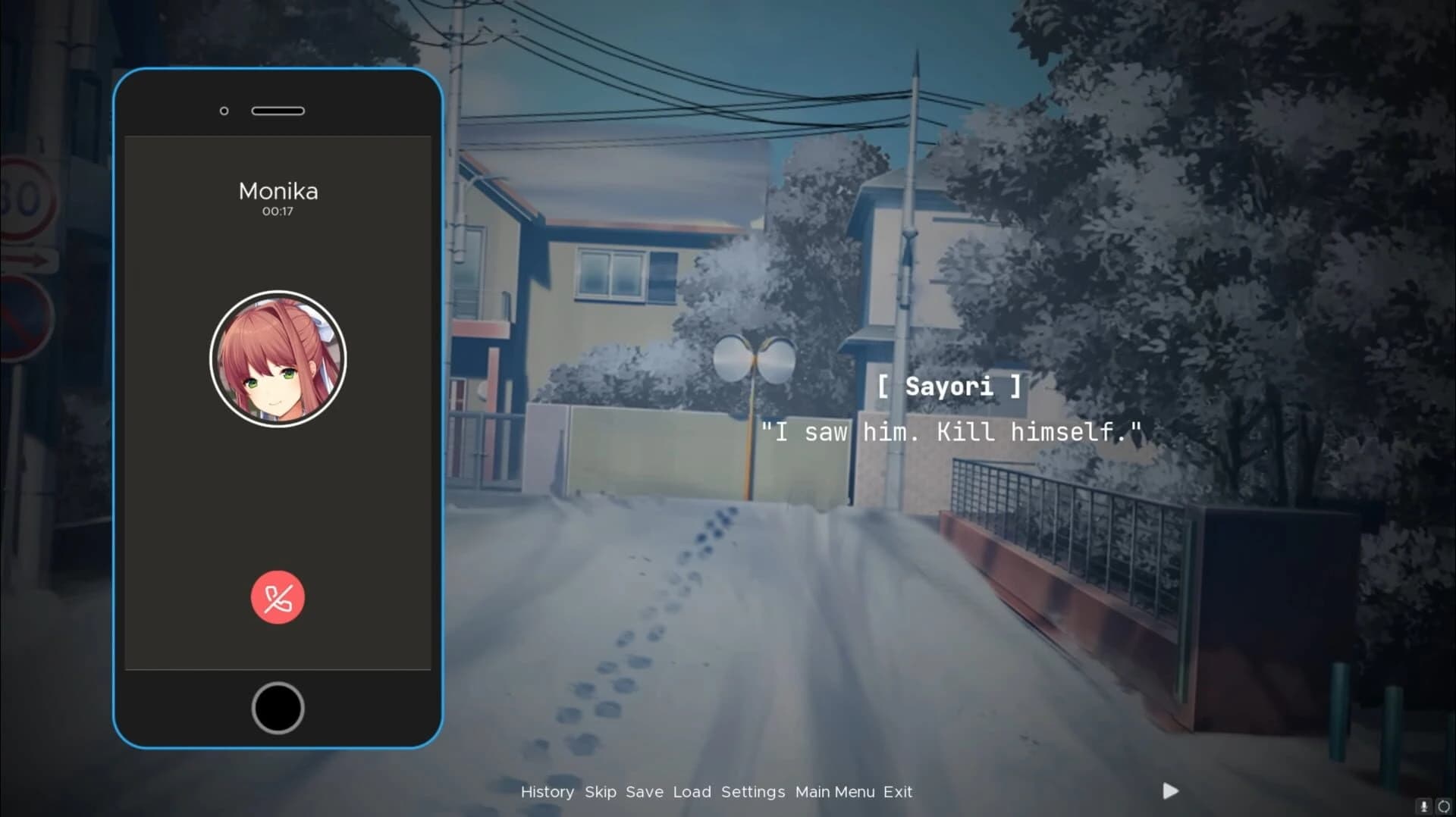
Task: Enable auto-advance using the play arrow icon
Action: 1169,791
